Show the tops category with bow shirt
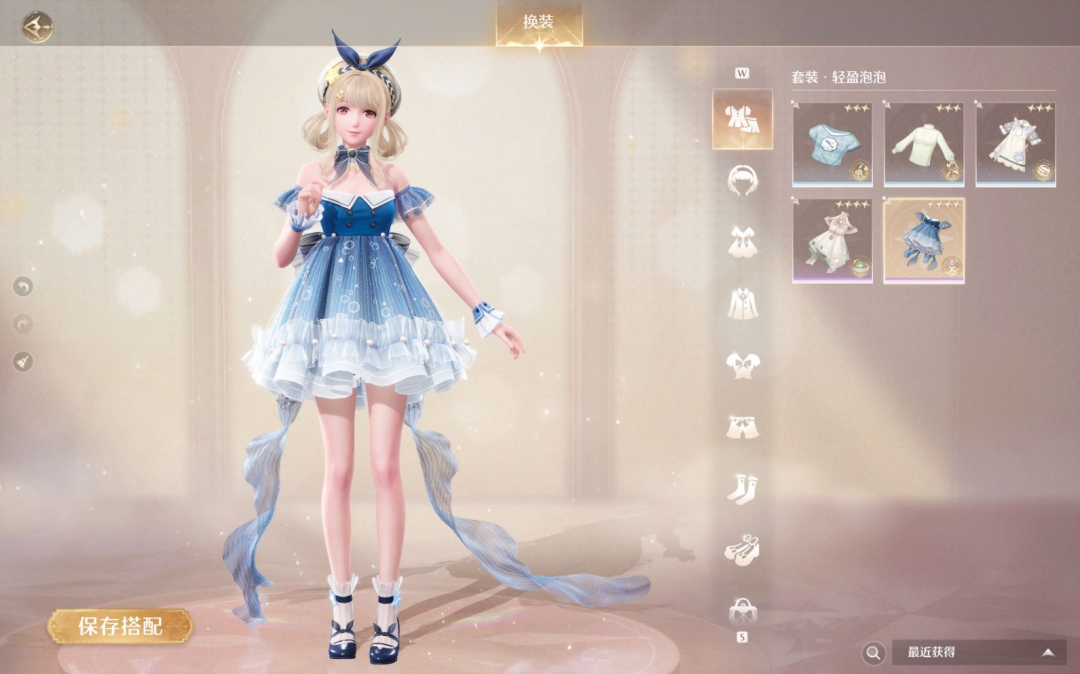 coord(742,365)
